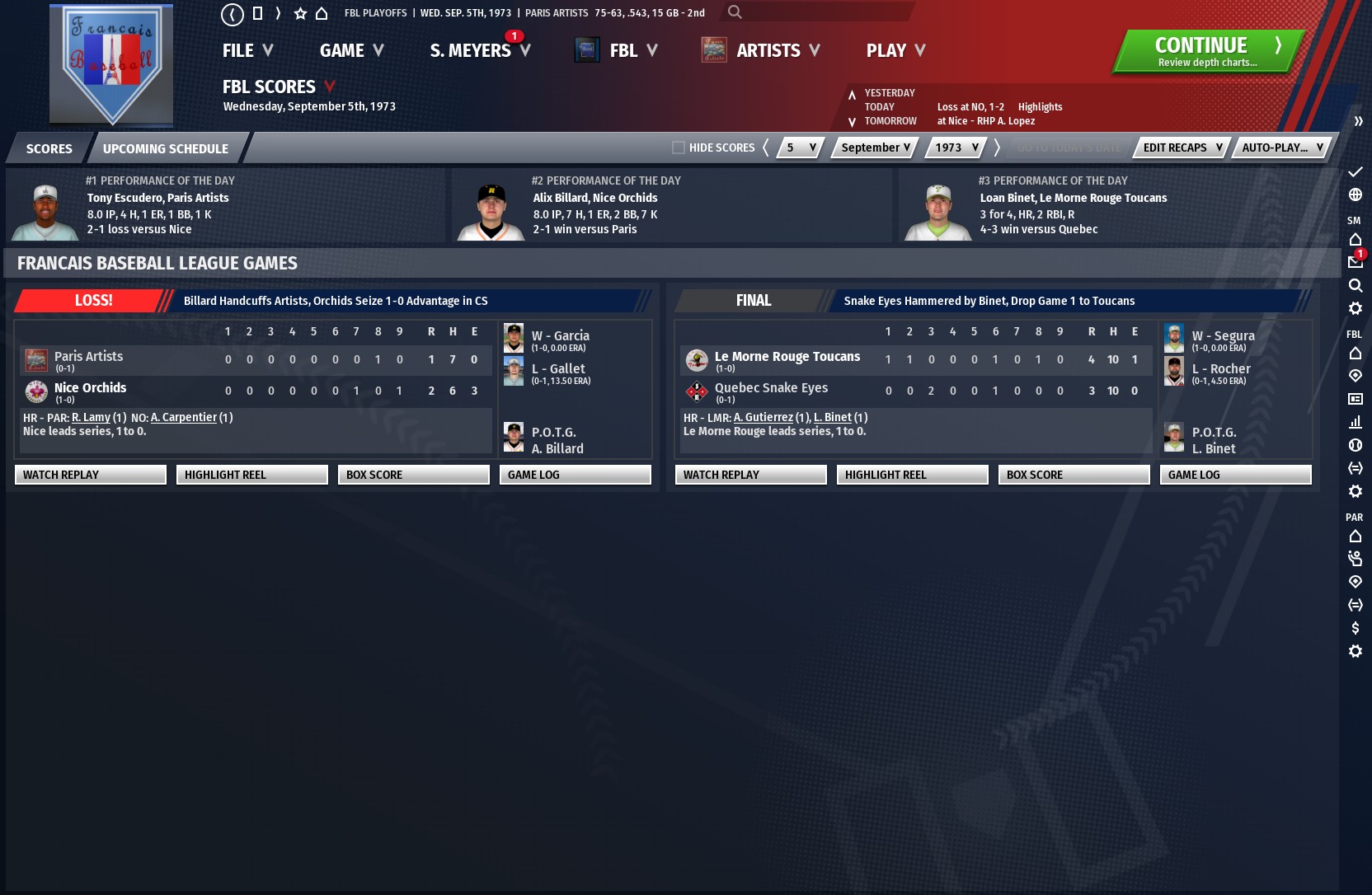Screen dimensions: 1372x895
Task: Click the search magnifier in top bar
Action: [x=735, y=12]
